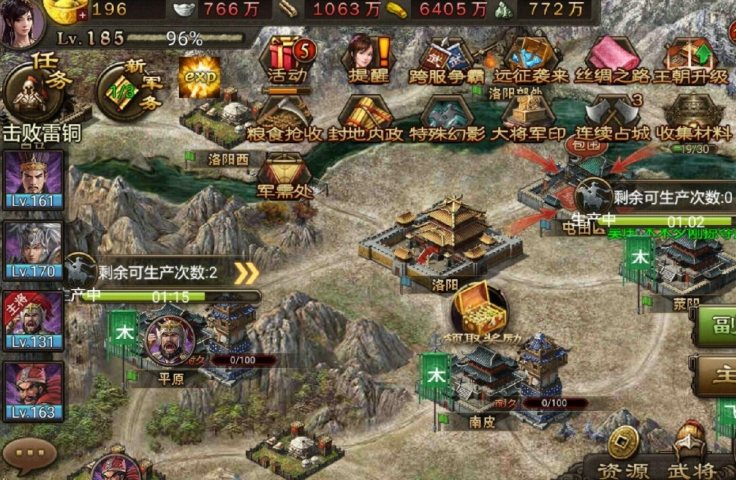Open the 提醒 reminder icon
The height and width of the screenshot is (480, 736).
coord(365,58)
